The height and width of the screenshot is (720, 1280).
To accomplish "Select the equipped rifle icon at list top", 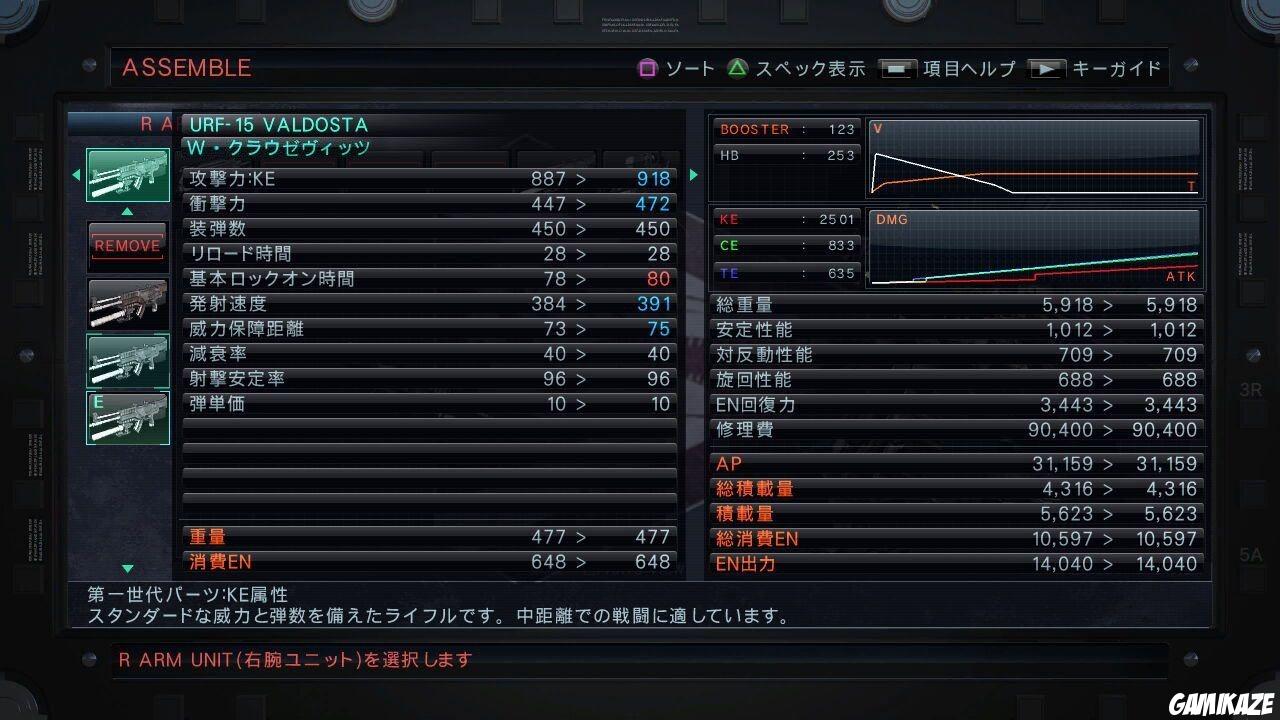I will [127, 175].
